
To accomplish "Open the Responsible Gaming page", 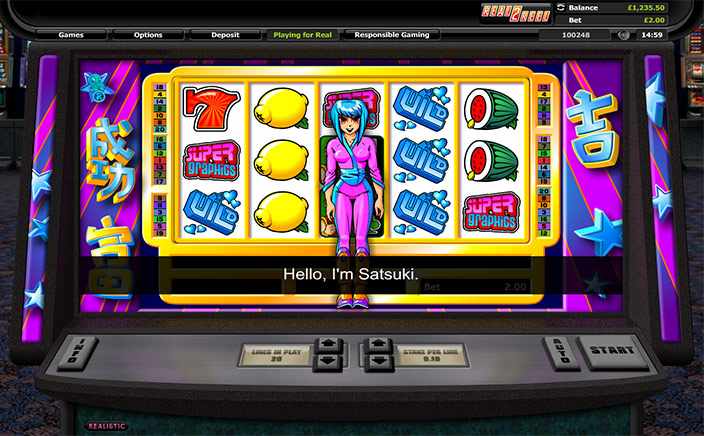I will coord(391,35).
